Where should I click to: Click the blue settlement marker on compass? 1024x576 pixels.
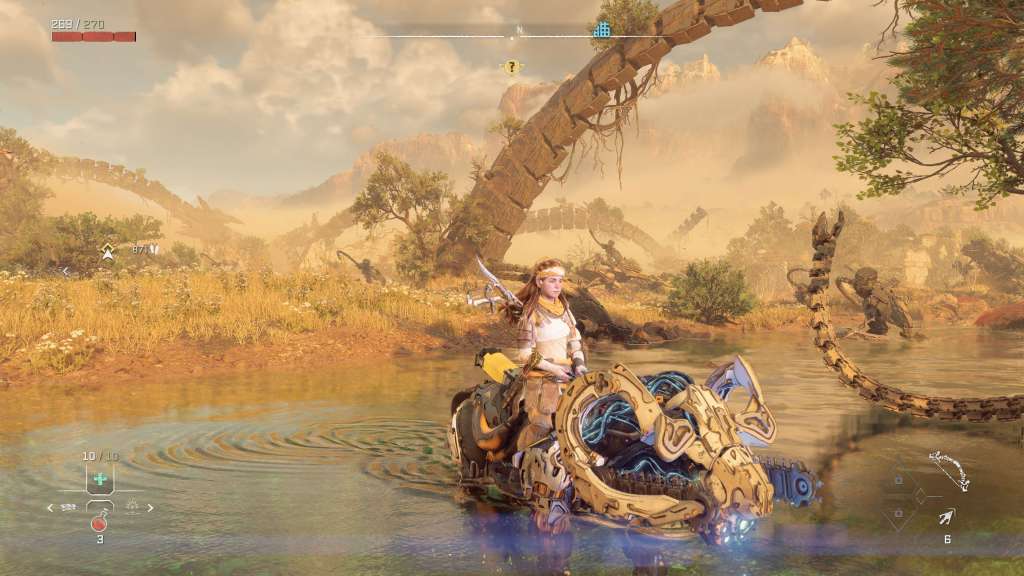click(601, 30)
